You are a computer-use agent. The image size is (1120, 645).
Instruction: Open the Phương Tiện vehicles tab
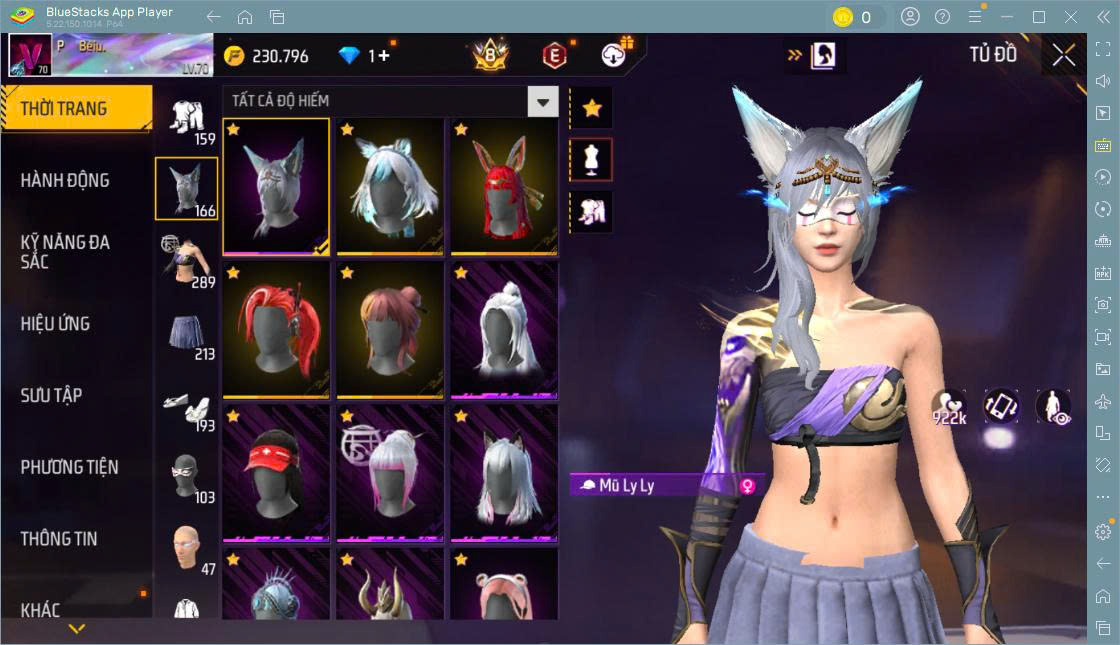[70, 467]
